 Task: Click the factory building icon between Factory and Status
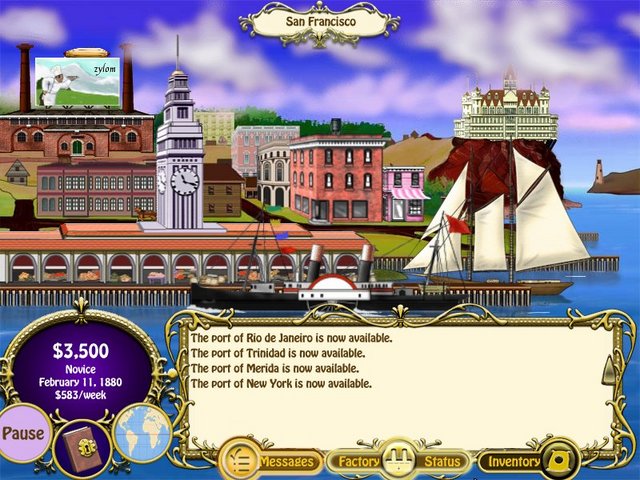click(400, 460)
